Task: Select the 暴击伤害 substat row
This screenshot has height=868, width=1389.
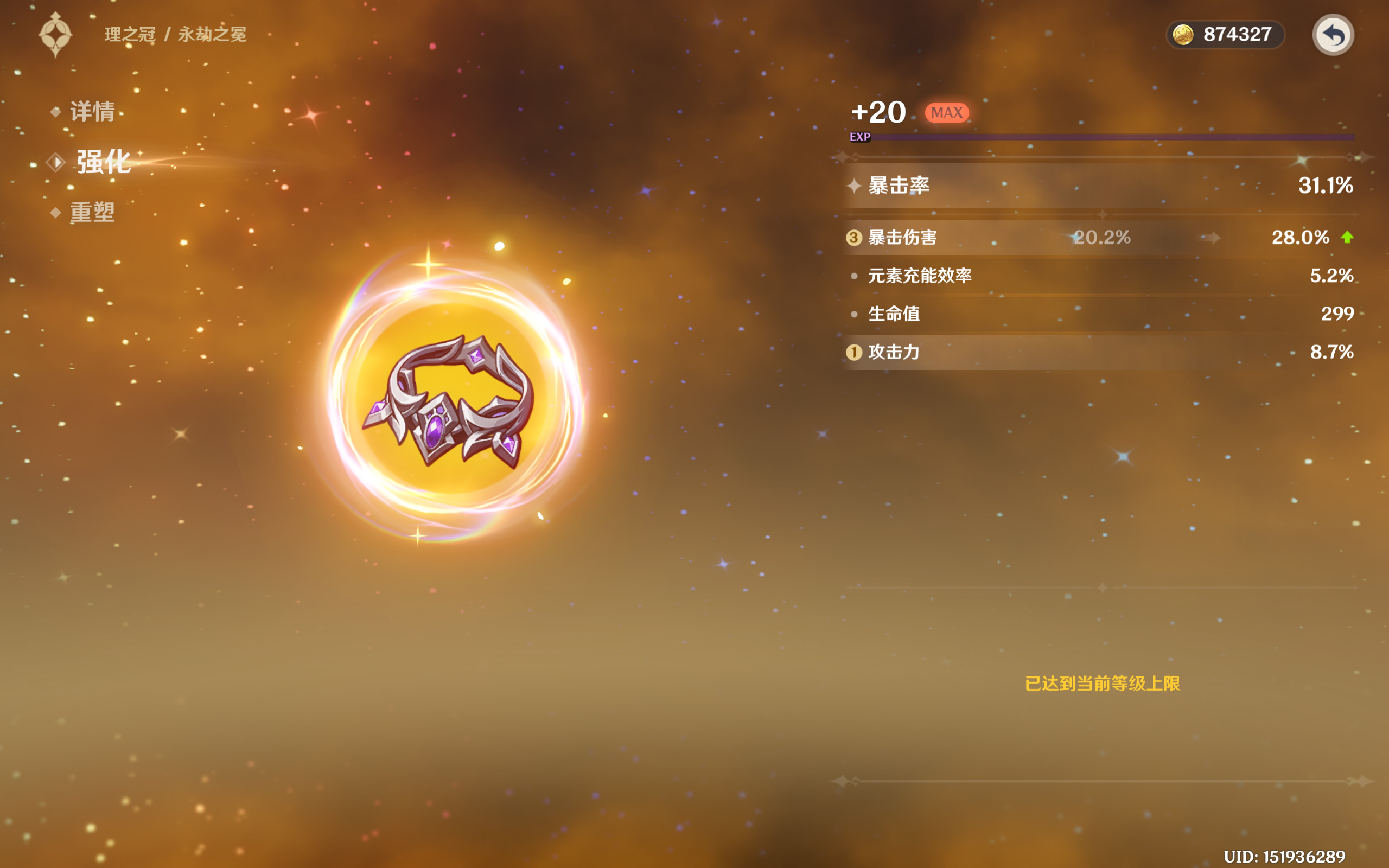Action: [x=1100, y=238]
